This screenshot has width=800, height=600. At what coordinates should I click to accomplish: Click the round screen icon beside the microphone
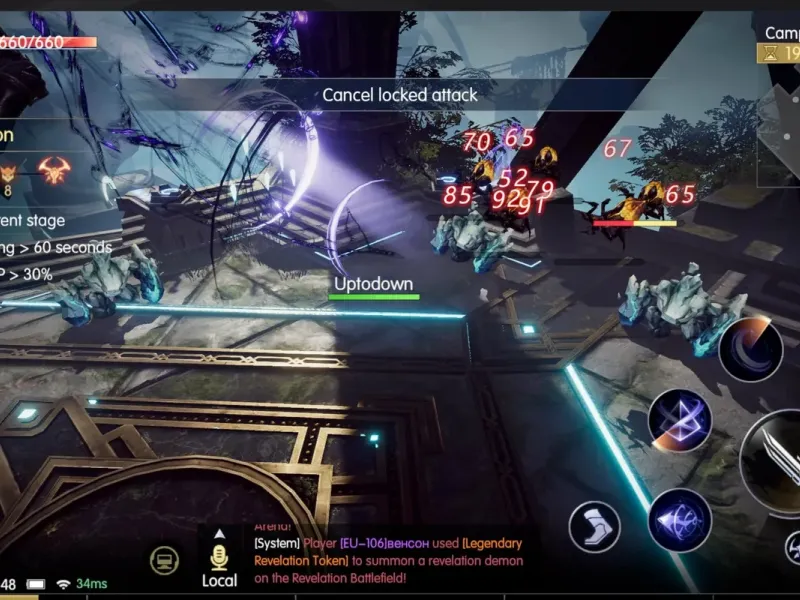click(x=165, y=561)
